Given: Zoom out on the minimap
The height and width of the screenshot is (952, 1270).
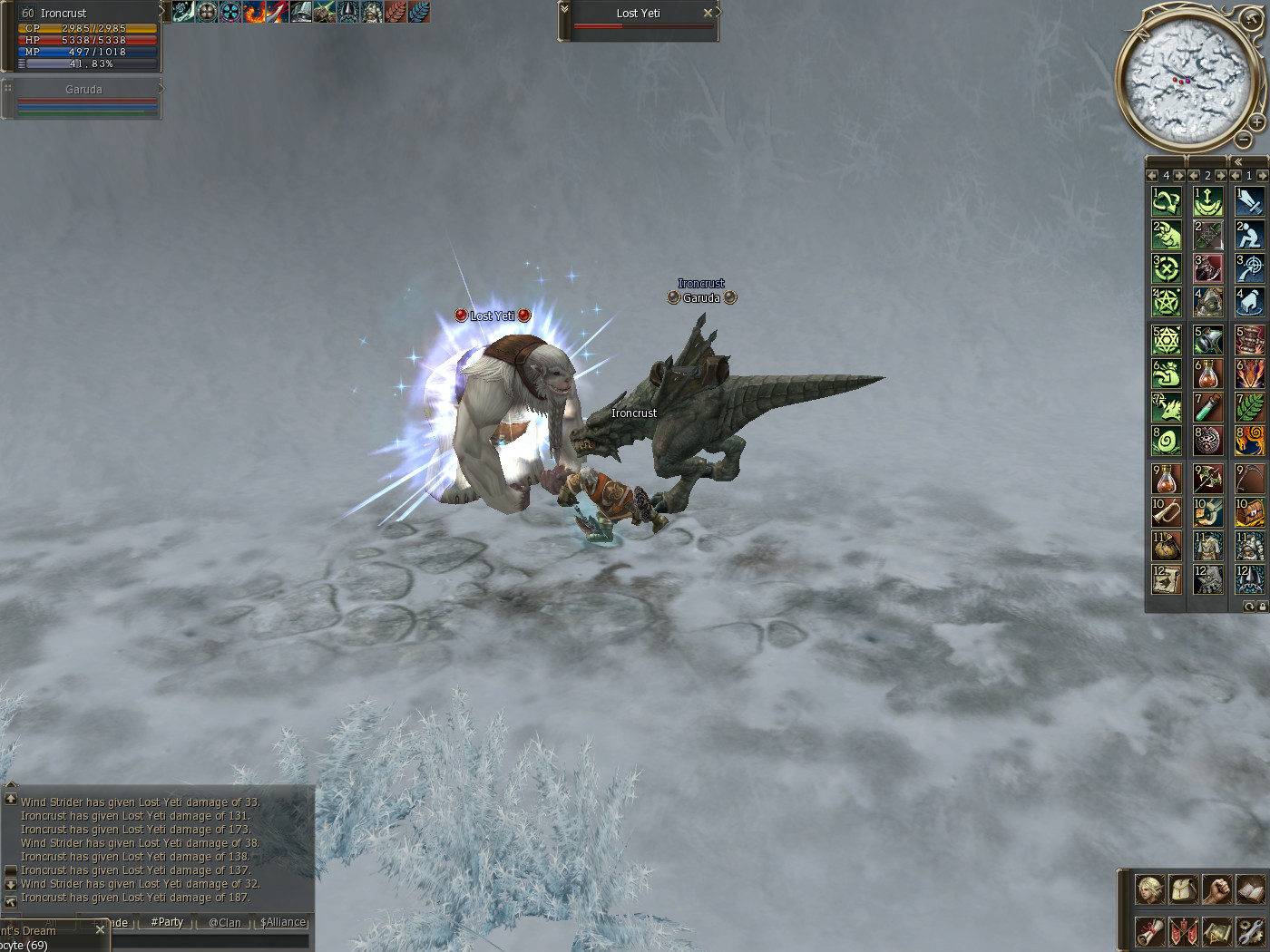Looking at the screenshot, I should tap(1244, 140).
